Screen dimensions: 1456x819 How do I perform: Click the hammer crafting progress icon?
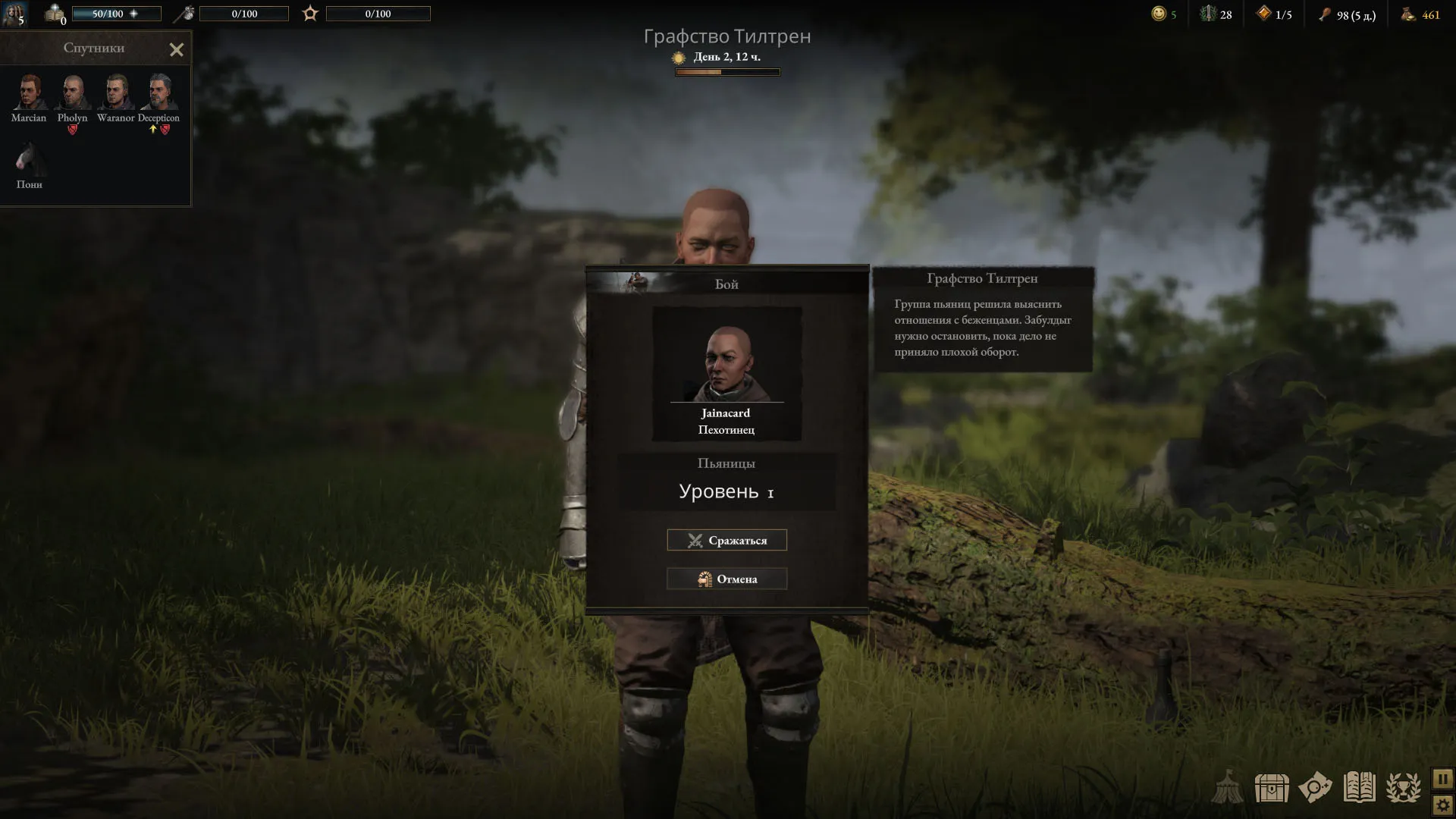click(184, 13)
